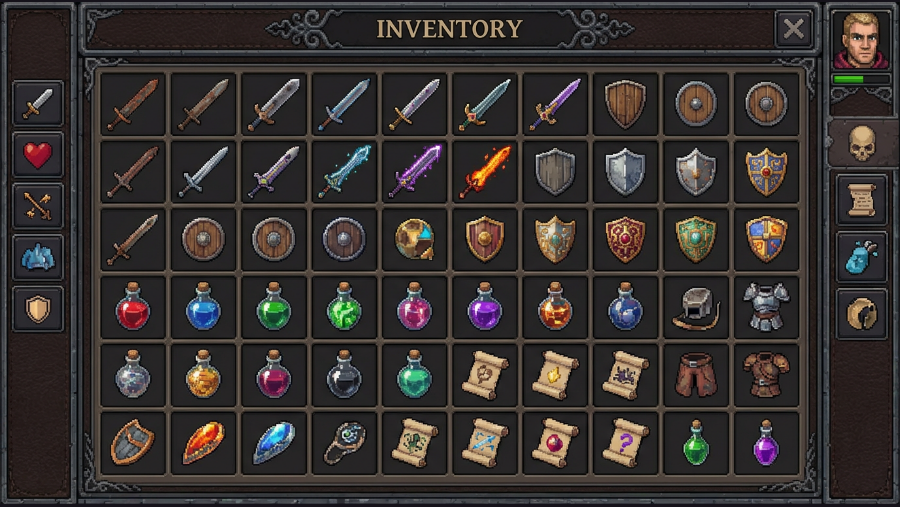Image resolution: width=900 pixels, height=507 pixels.
Task: Close the Inventory window
Action: tap(793, 29)
